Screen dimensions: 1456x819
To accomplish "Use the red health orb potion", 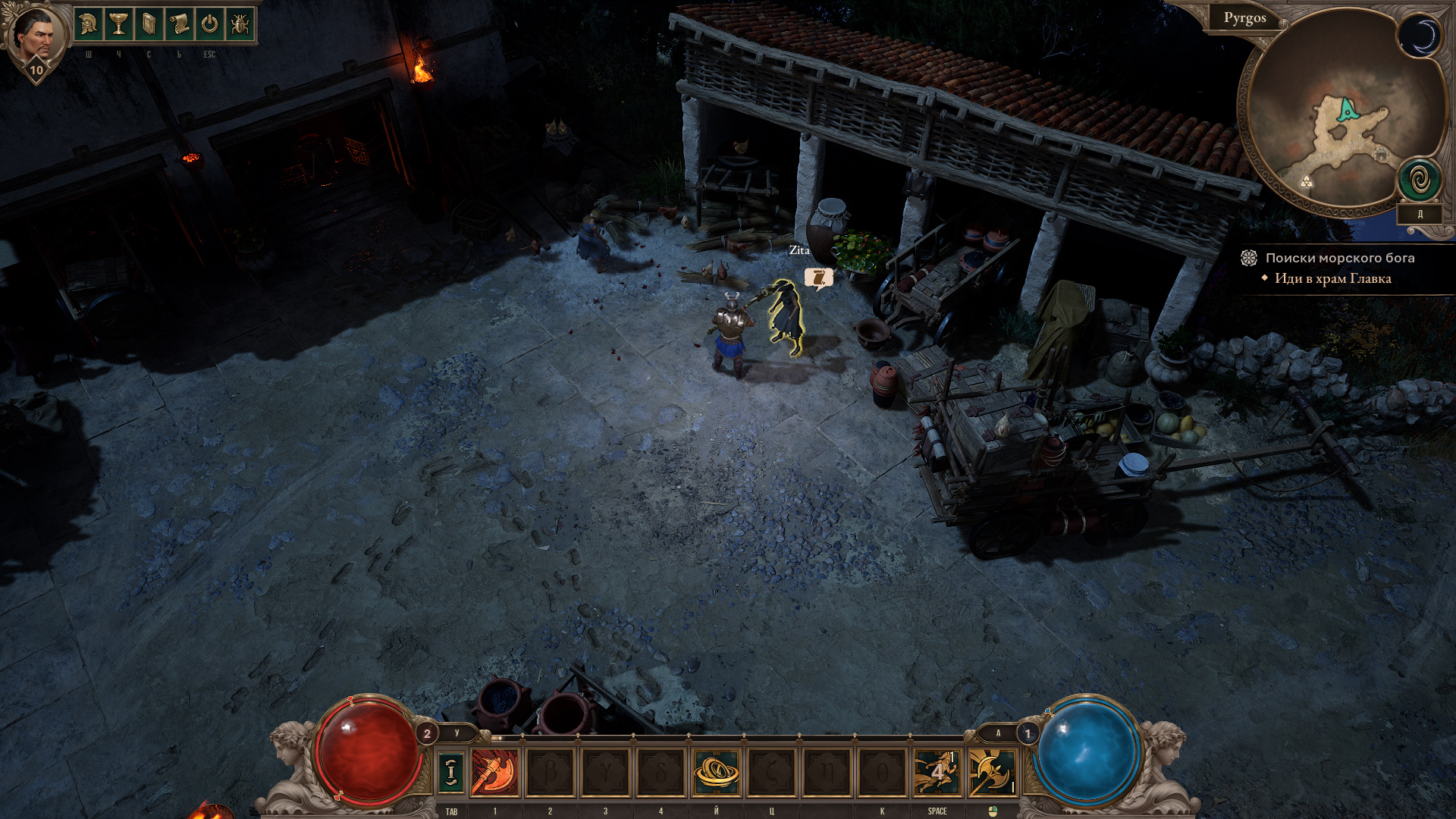I will (x=369, y=751).
